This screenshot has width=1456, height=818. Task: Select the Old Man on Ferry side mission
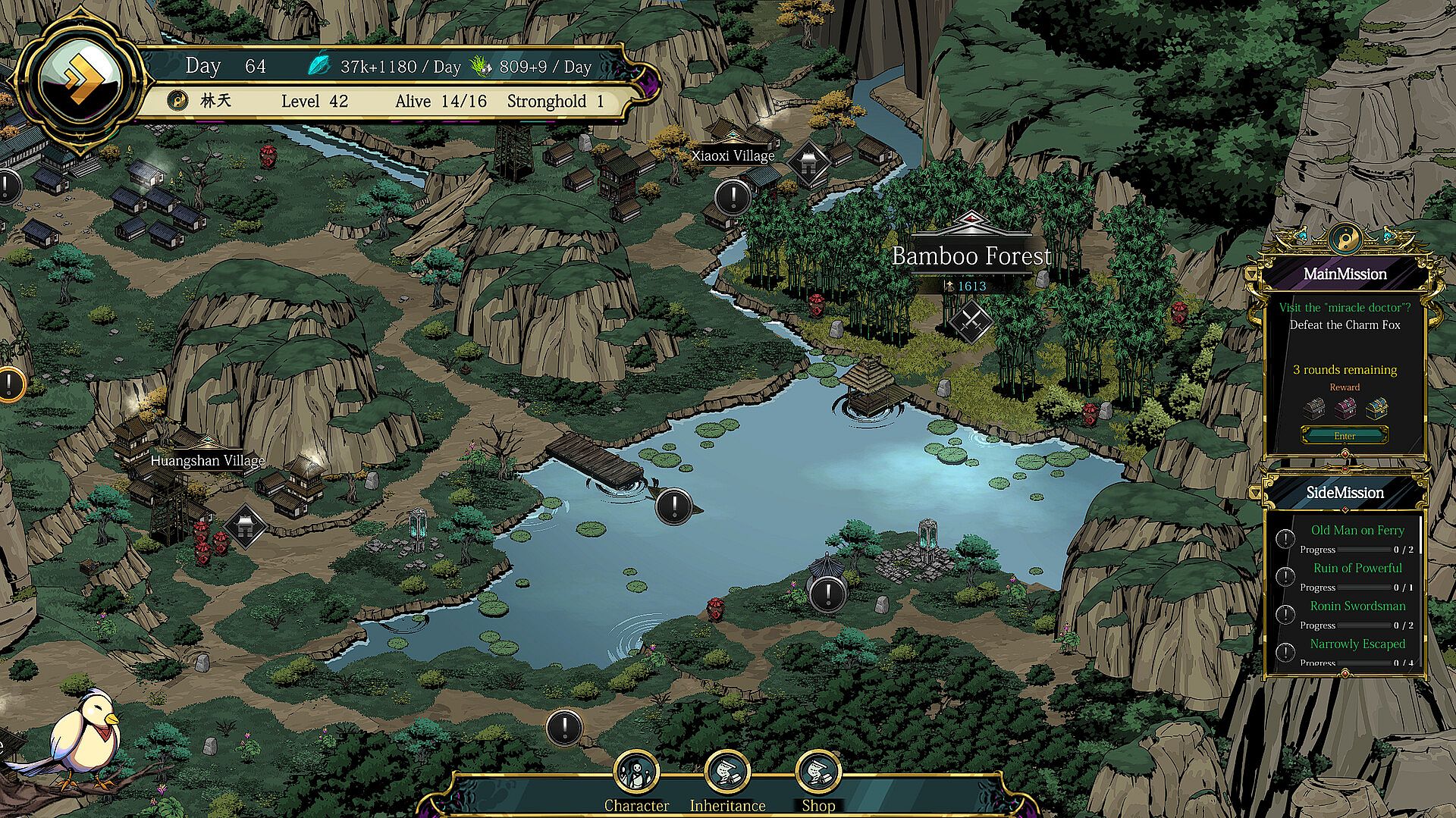tap(1357, 531)
